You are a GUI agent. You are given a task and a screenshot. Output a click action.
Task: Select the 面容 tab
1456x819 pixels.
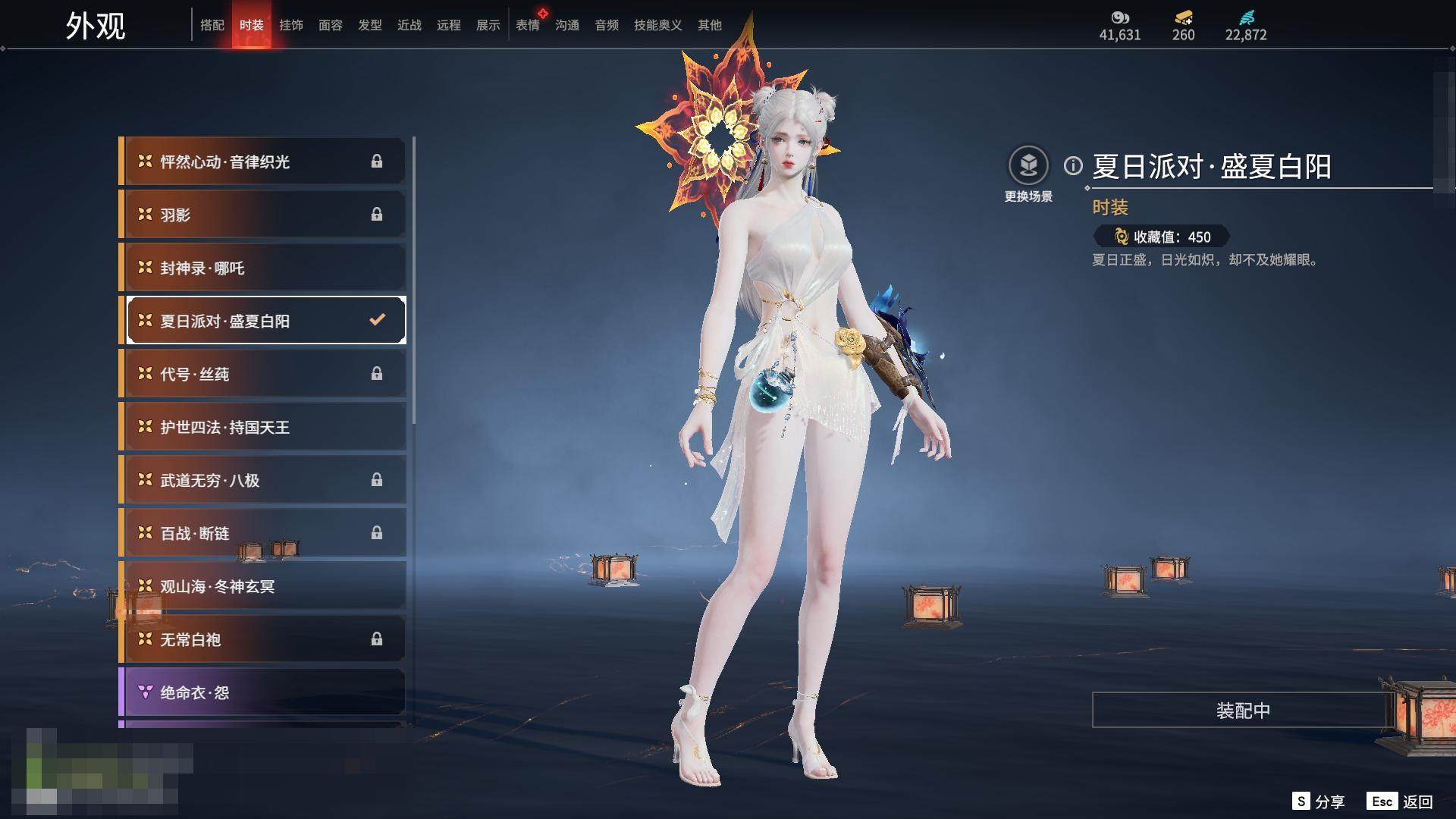point(331,25)
